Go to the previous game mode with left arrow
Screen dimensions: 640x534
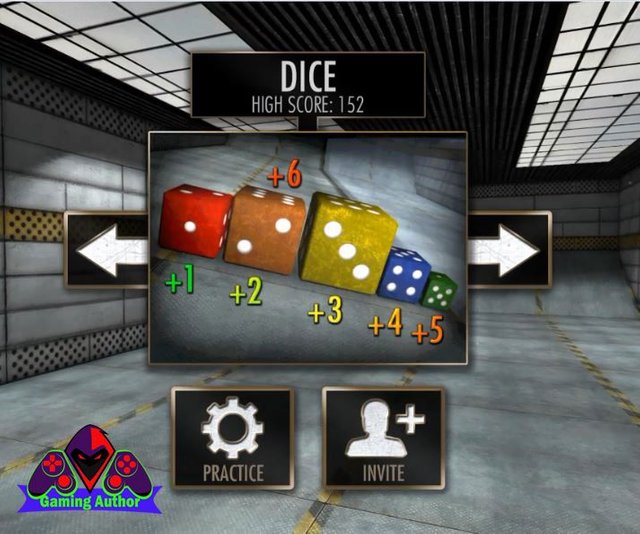coord(107,250)
